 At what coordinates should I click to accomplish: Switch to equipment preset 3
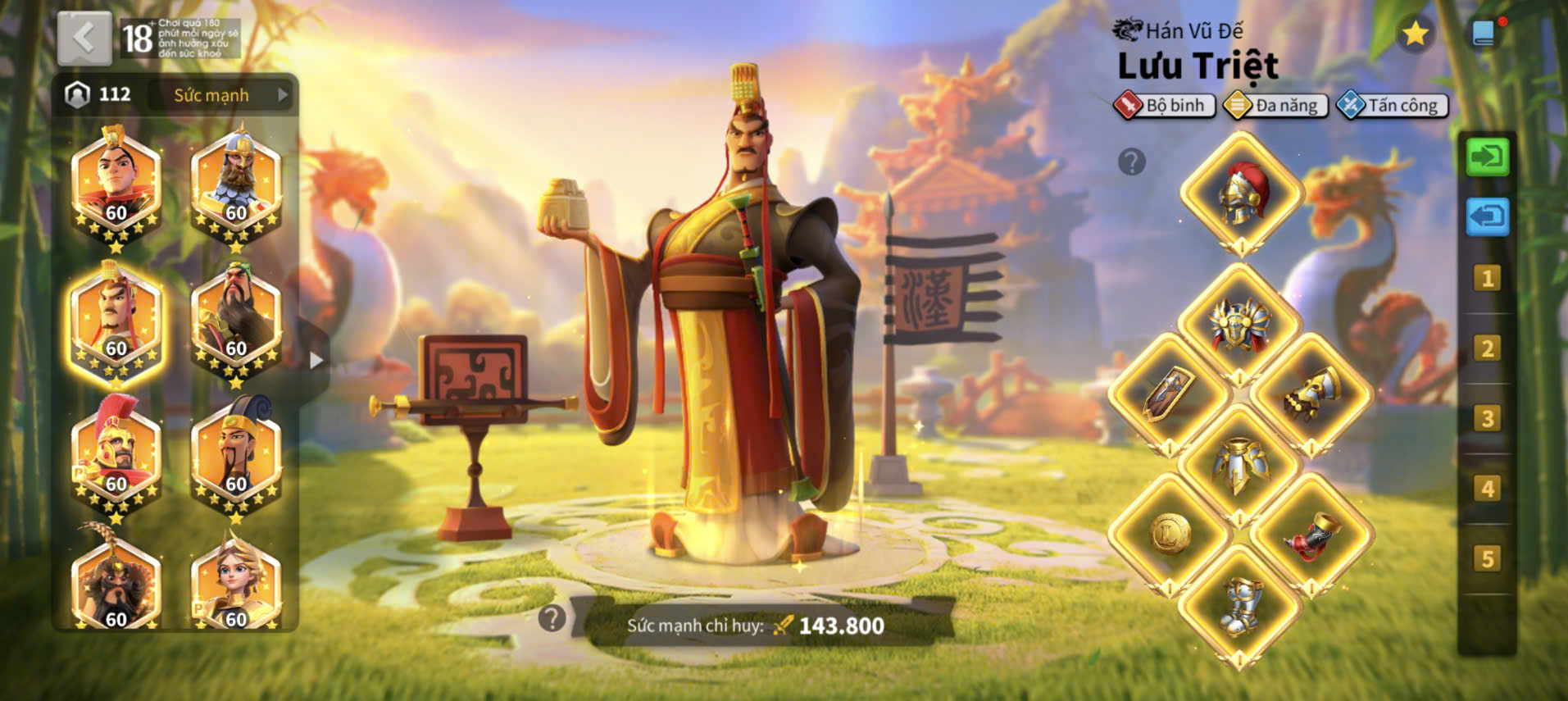1487,419
